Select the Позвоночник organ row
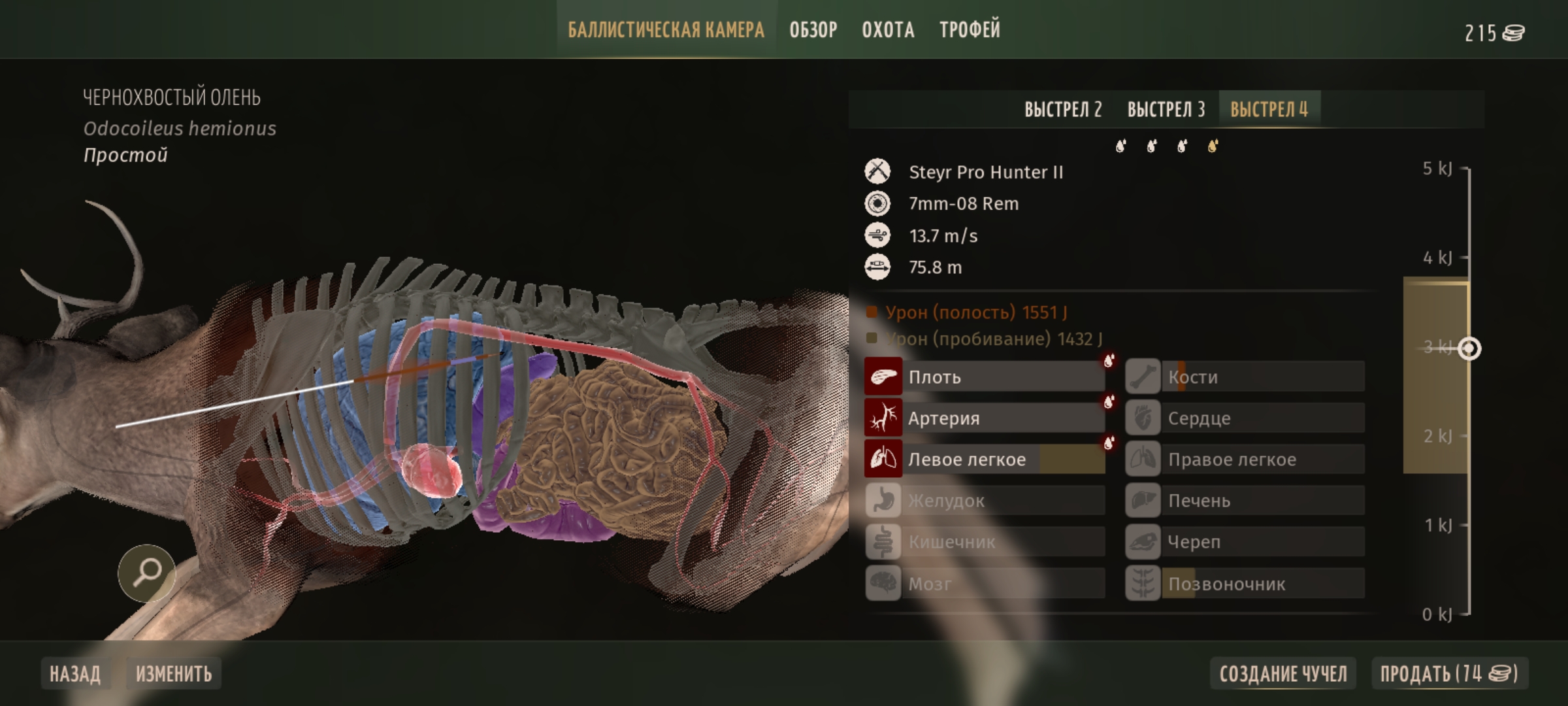The height and width of the screenshot is (706, 1568). coord(1245,583)
